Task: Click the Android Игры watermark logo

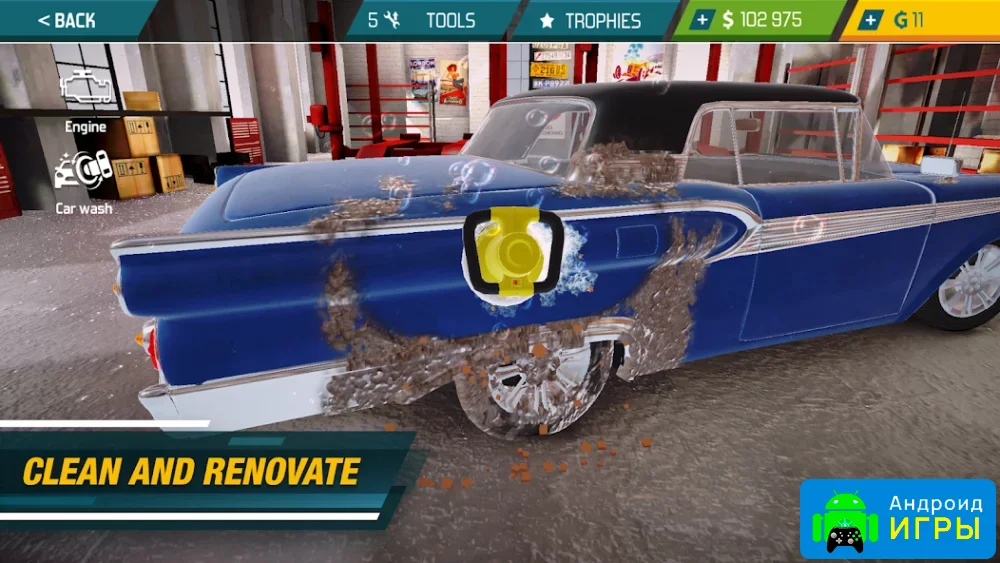Action: click(897, 517)
